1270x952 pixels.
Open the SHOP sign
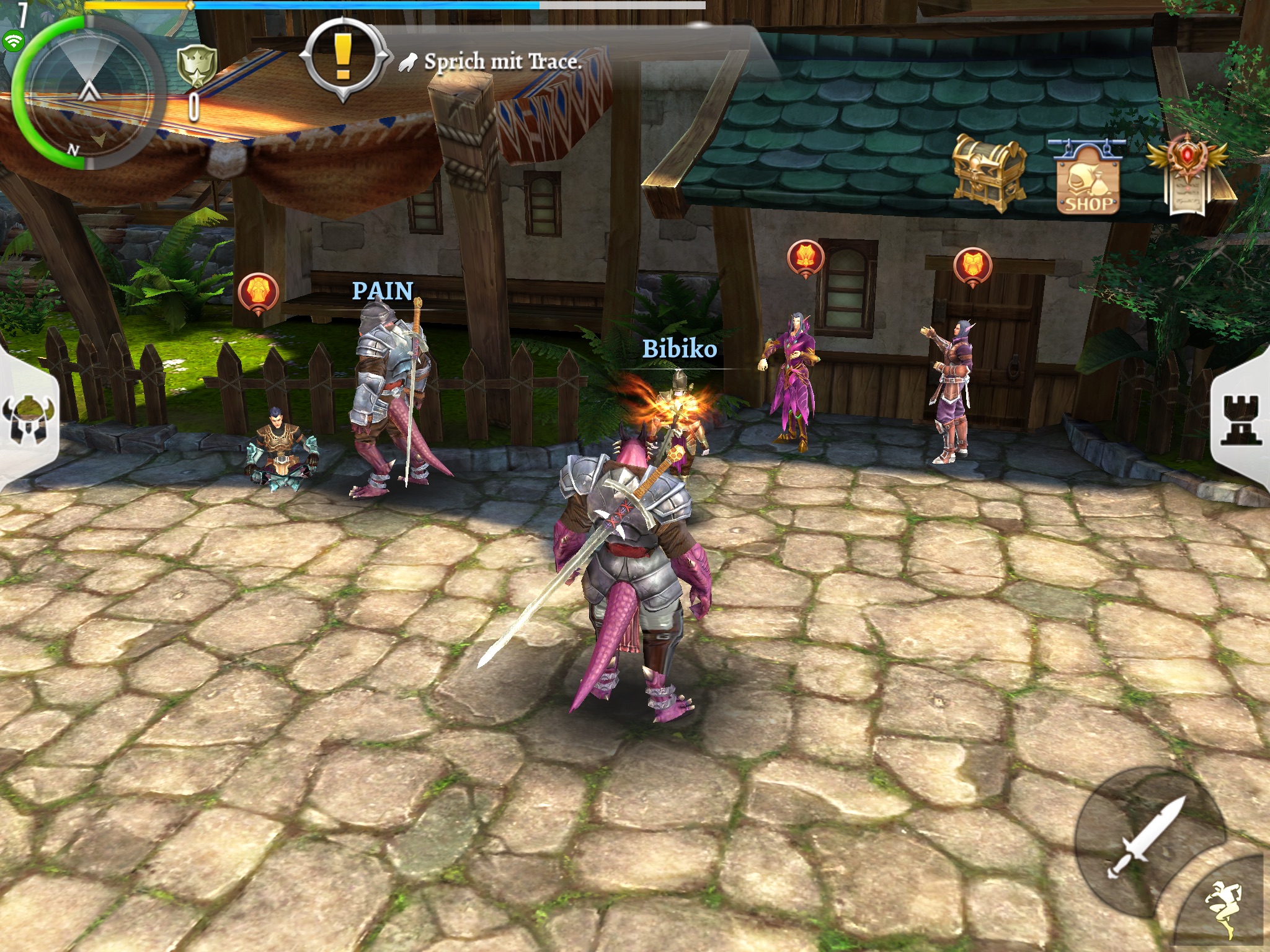pos(1088,180)
